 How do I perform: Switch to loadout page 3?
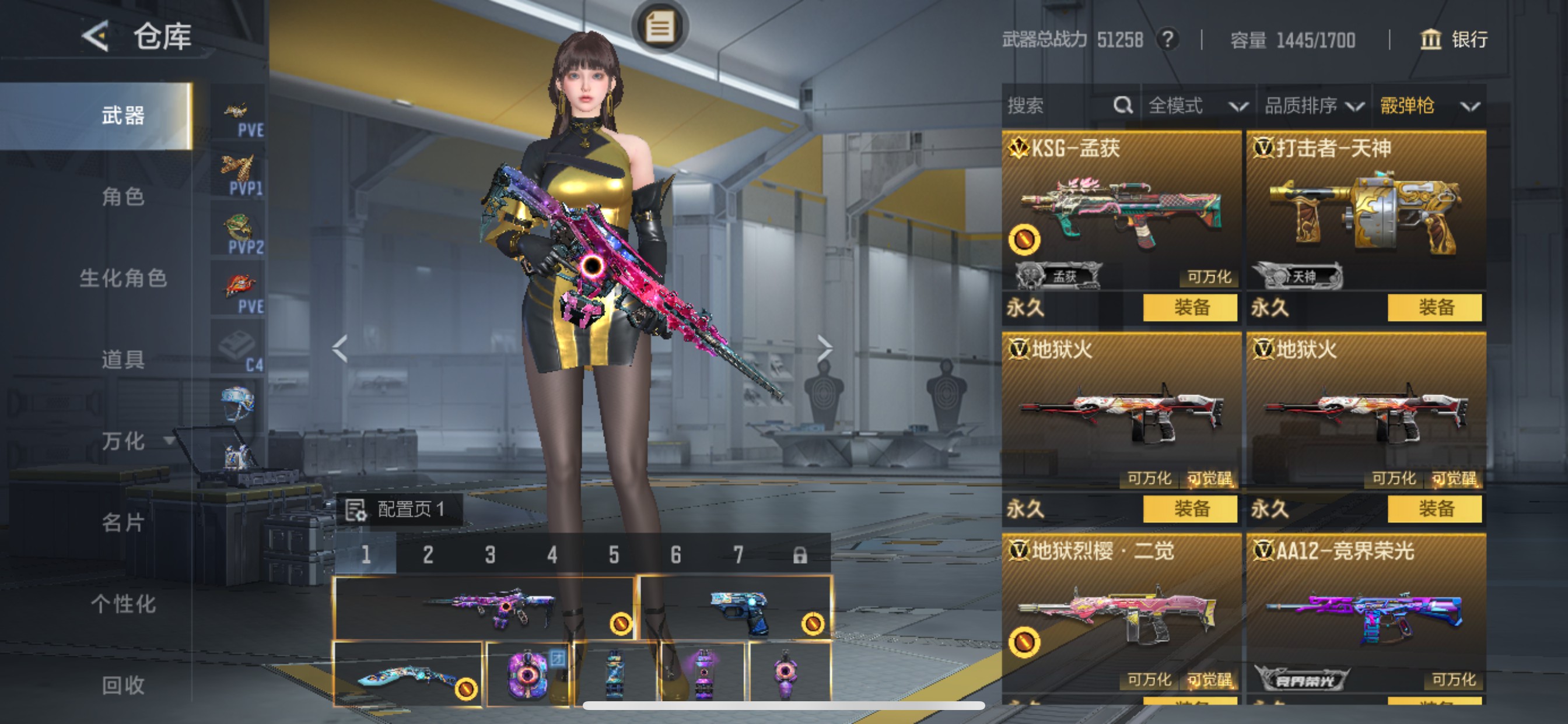coord(490,555)
